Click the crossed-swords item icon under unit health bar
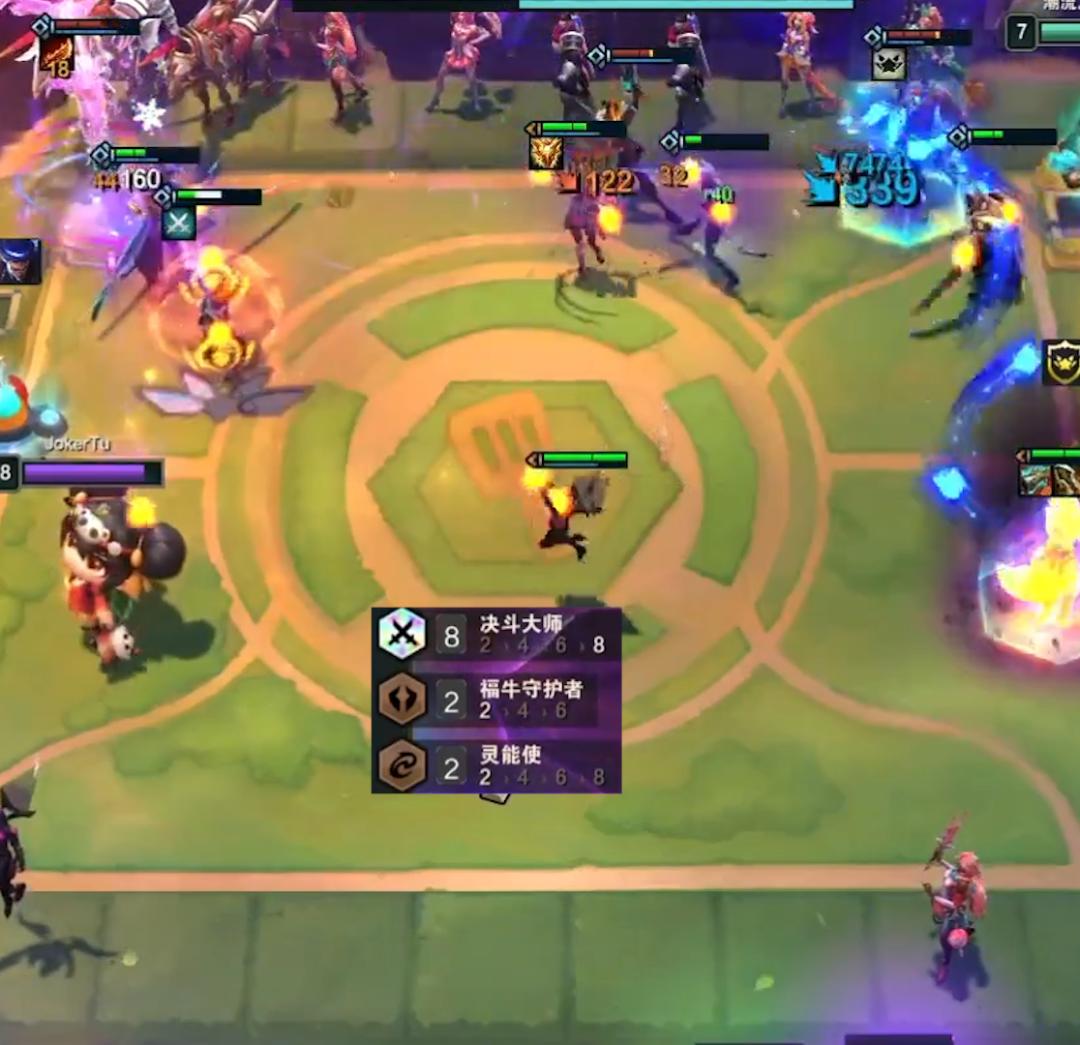This screenshot has width=1080, height=1045. coord(179,223)
